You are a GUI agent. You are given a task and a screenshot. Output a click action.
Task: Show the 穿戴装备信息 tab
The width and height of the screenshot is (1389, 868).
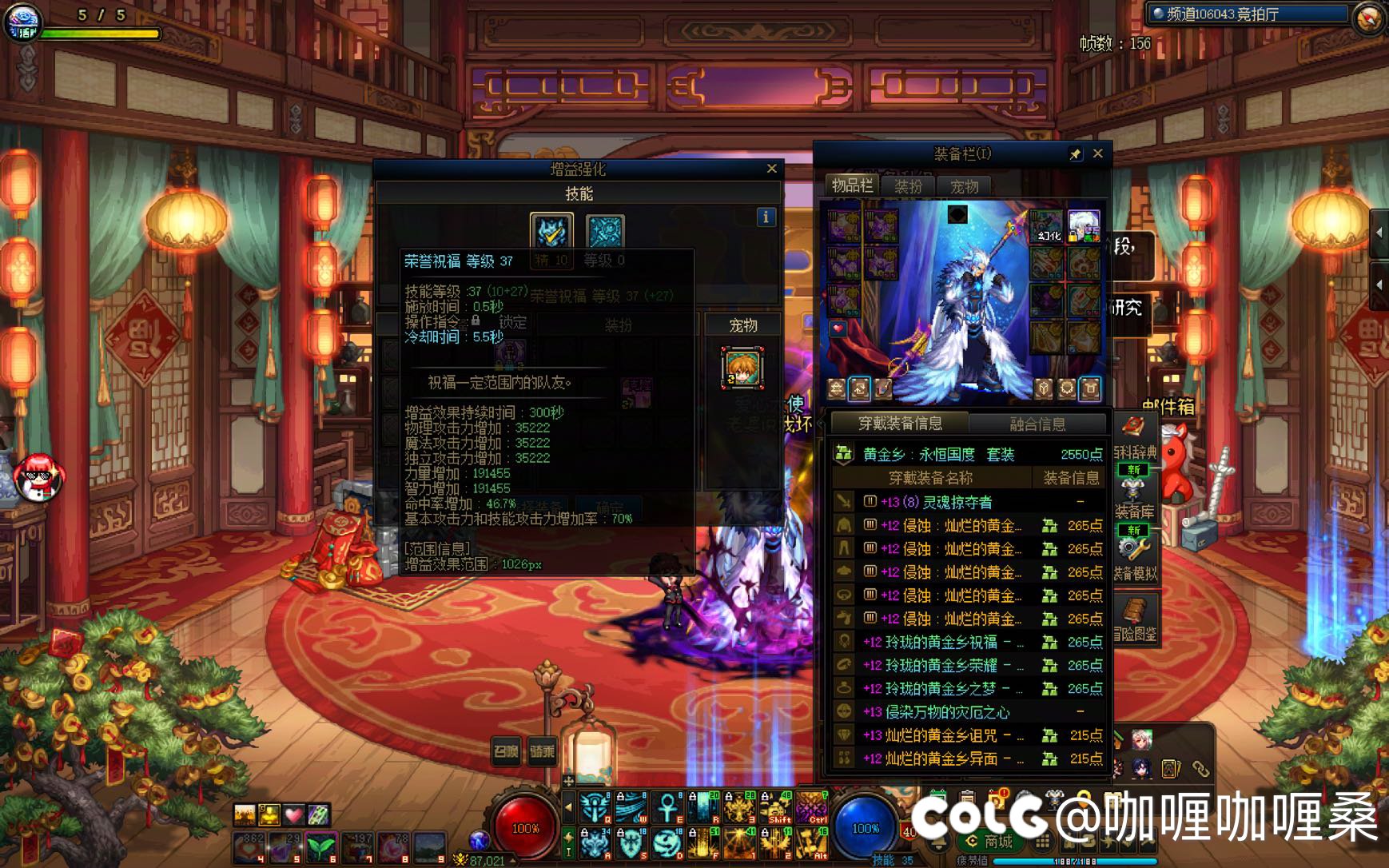click(x=900, y=424)
